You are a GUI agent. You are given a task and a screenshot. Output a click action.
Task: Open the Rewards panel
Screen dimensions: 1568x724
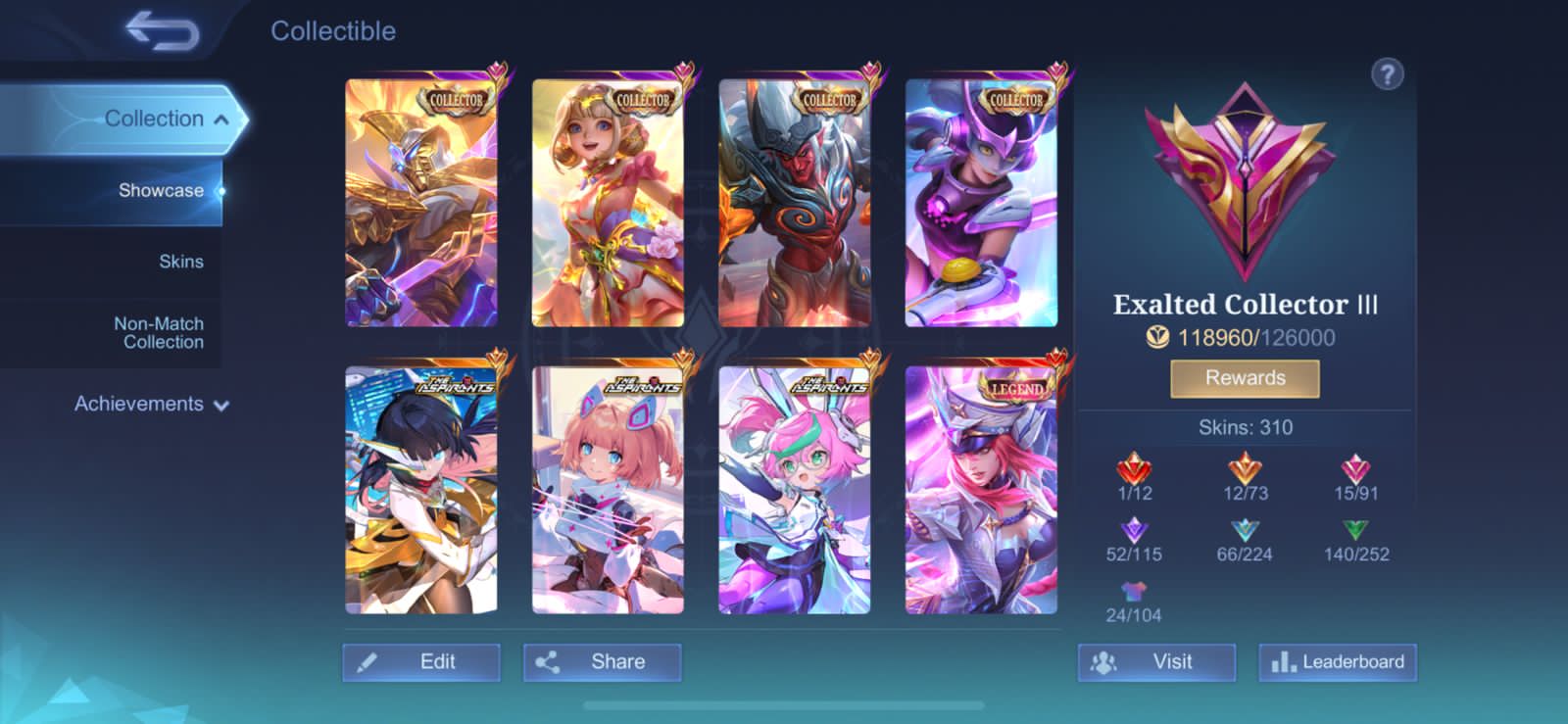(x=1245, y=378)
